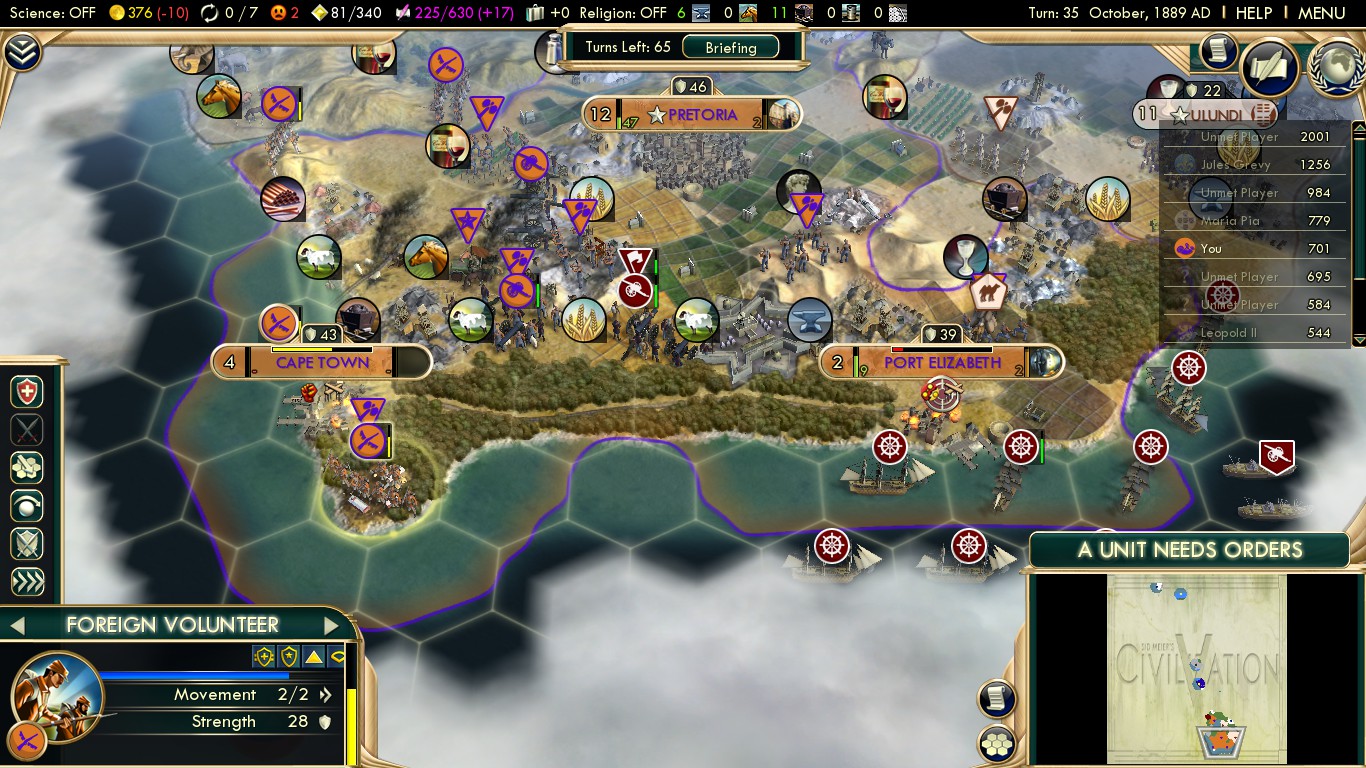Open social policies scroll-and-quill button

tap(1217, 51)
